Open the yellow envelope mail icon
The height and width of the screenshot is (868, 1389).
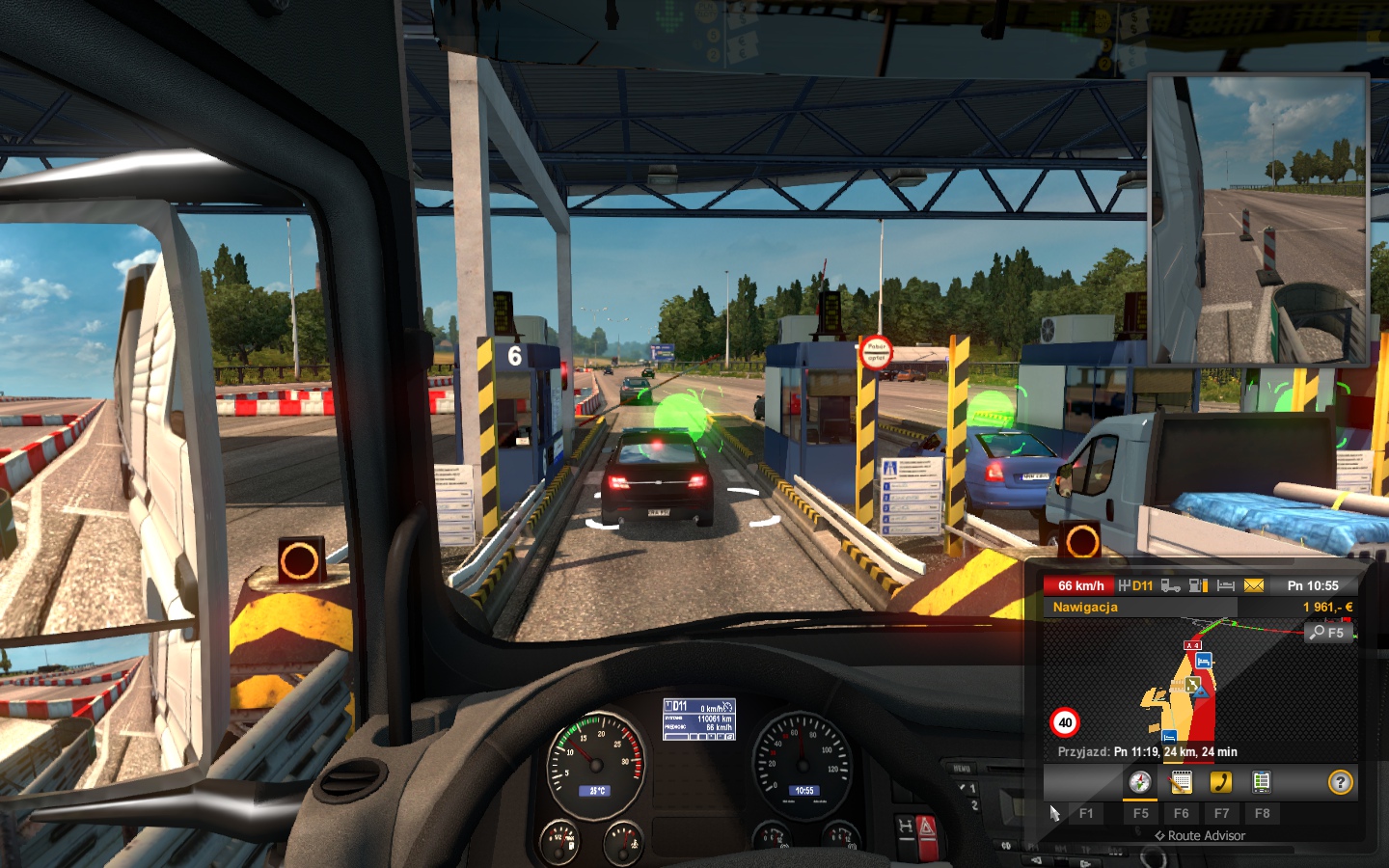[1254, 585]
